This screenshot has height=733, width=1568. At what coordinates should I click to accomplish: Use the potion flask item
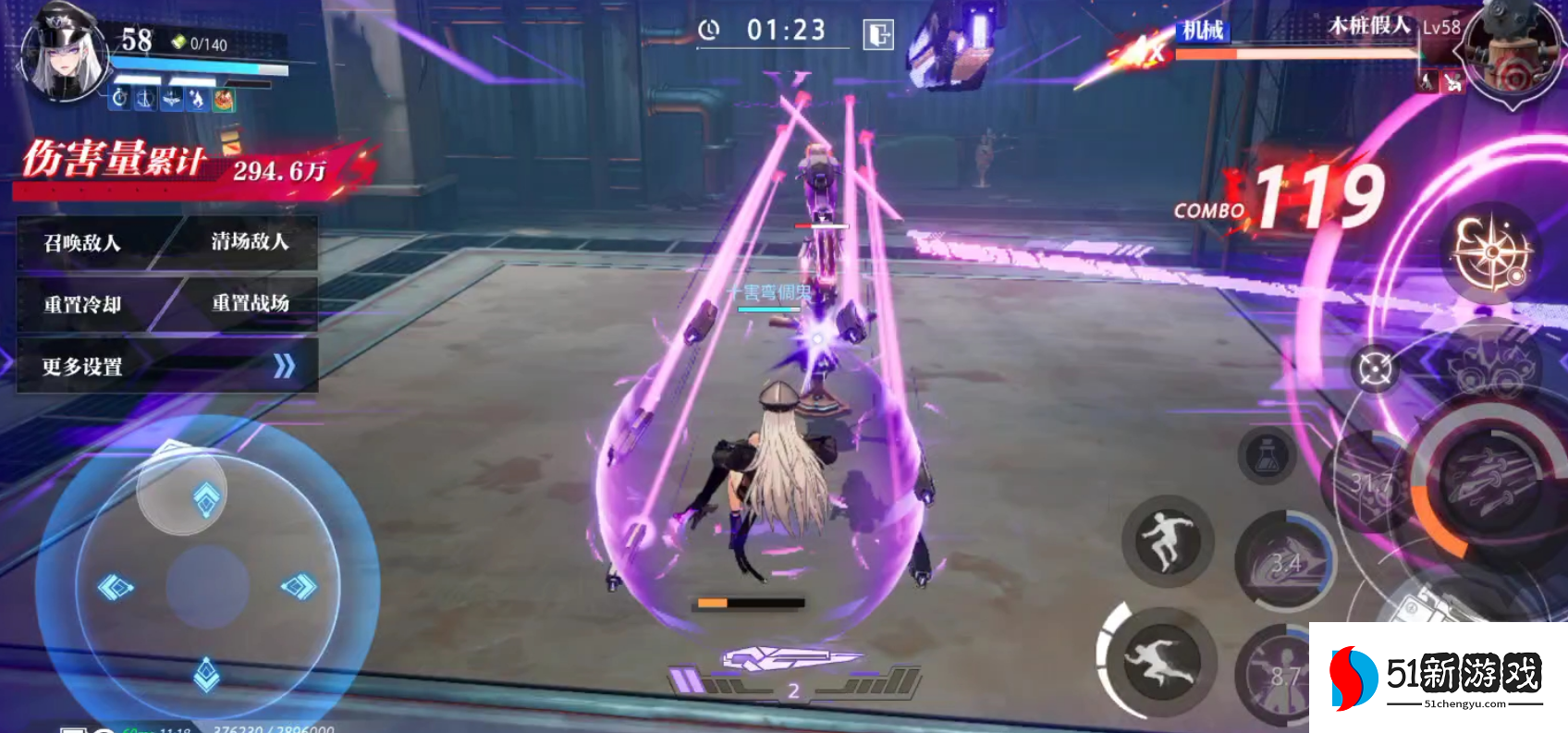(x=1268, y=456)
